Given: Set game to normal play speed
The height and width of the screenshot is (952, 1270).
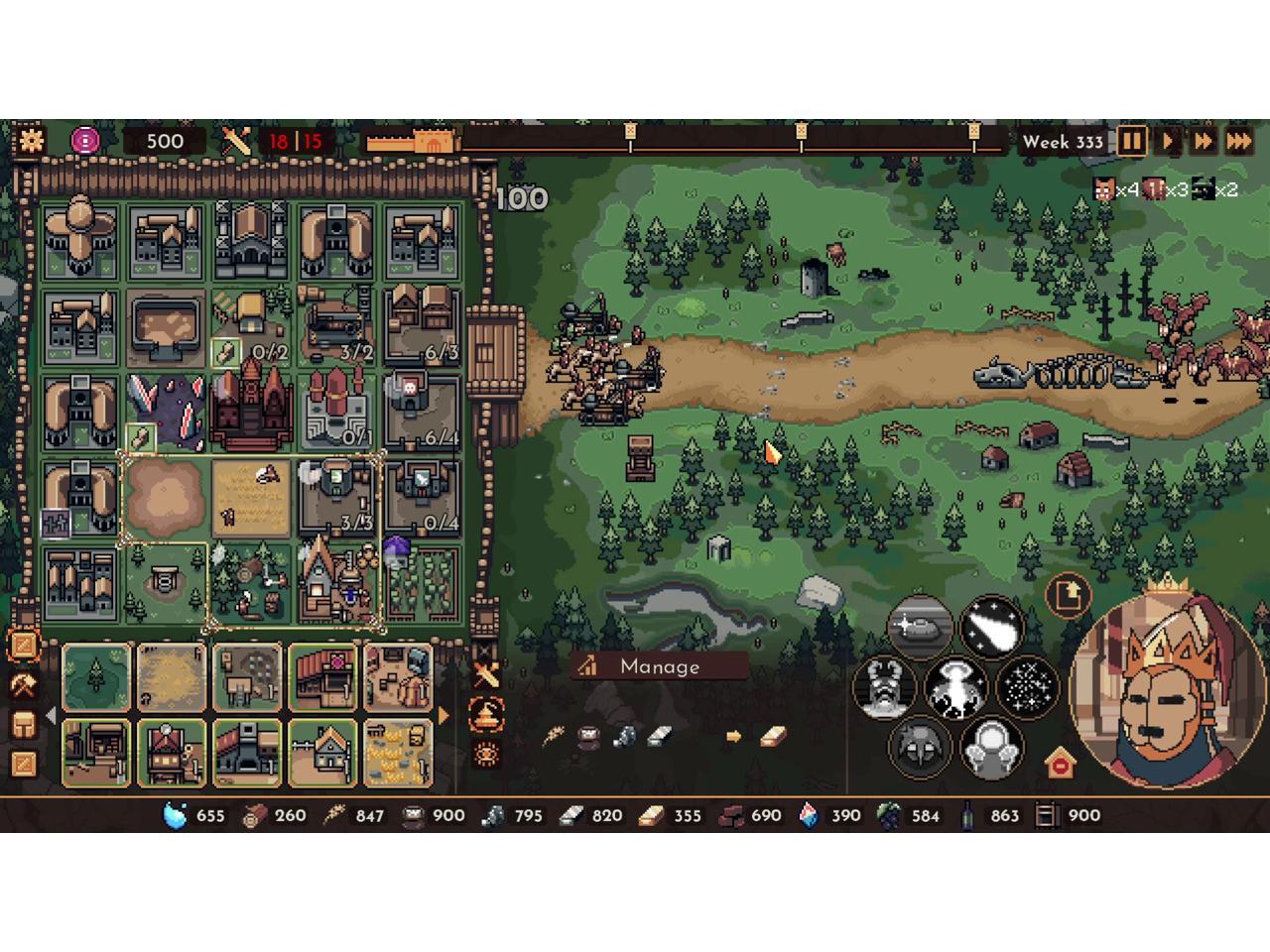Looking at the screenshot, I should tap(1168, 141).
